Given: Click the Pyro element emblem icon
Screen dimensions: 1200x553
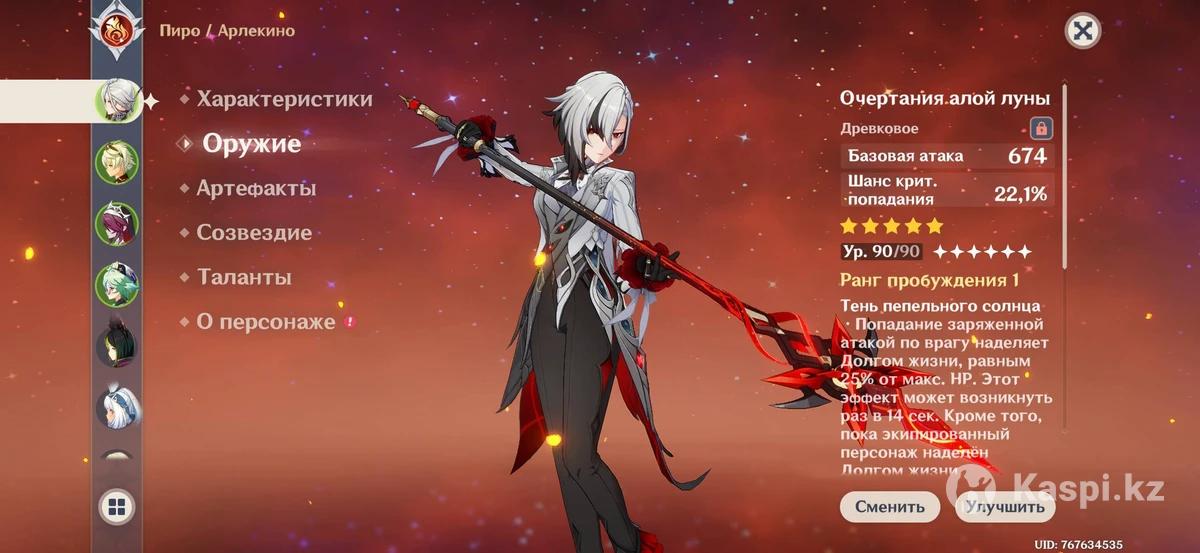Looking at the screenshot, I should (x=117, y=30).
